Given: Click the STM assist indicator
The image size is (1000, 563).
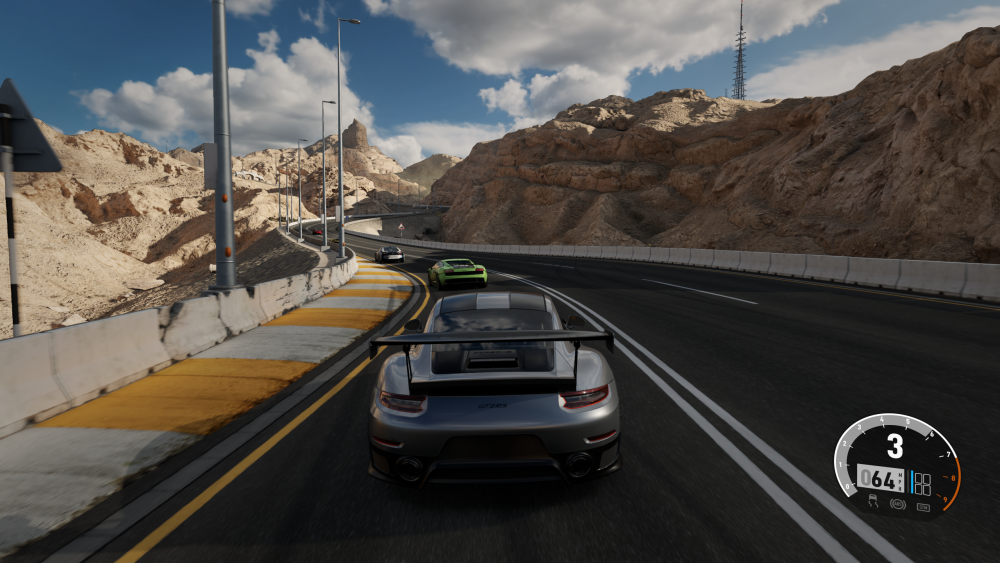Looking at the screenshot, I should pos(924,508).
